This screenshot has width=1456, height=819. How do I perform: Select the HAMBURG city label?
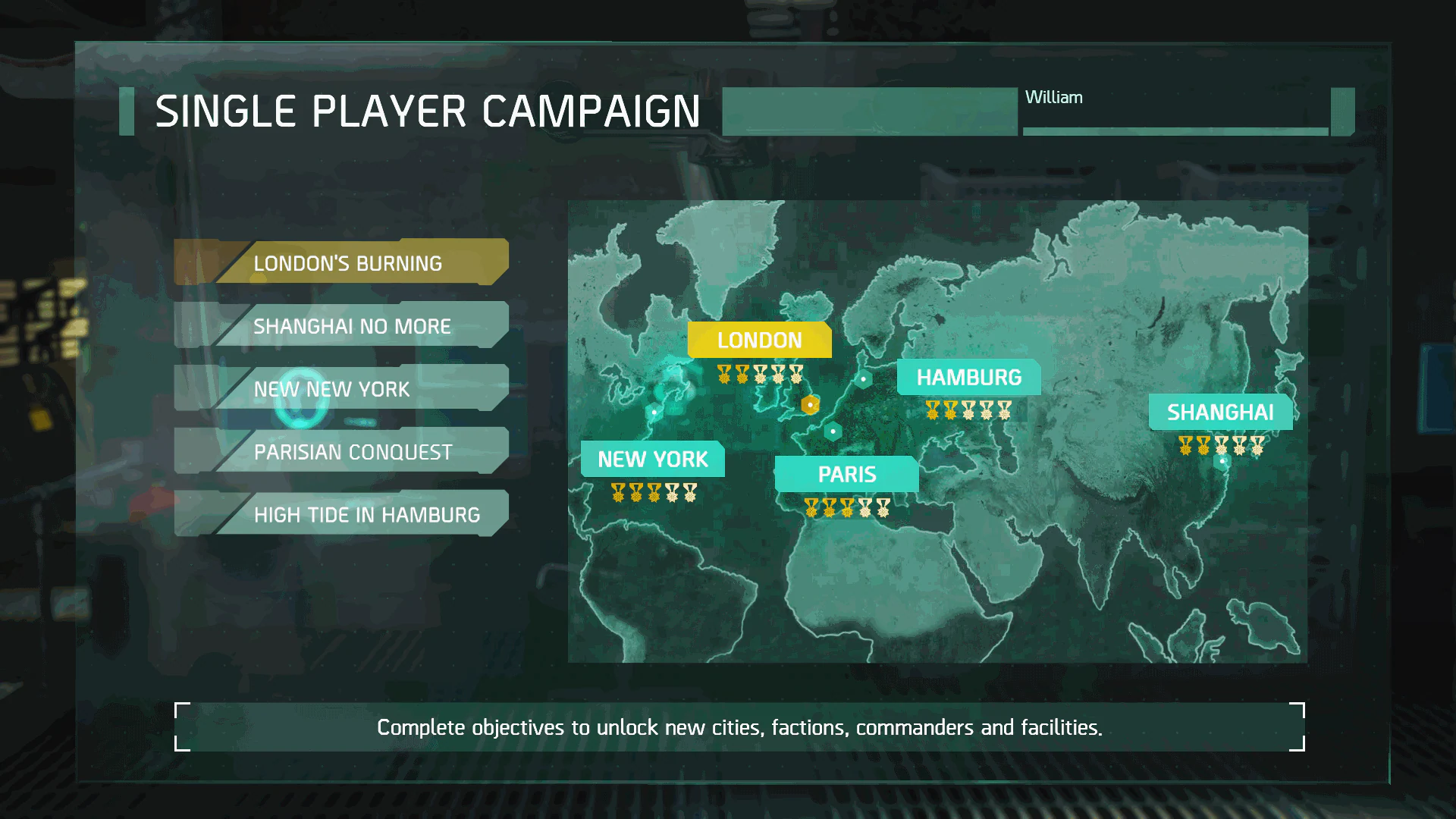970,377
